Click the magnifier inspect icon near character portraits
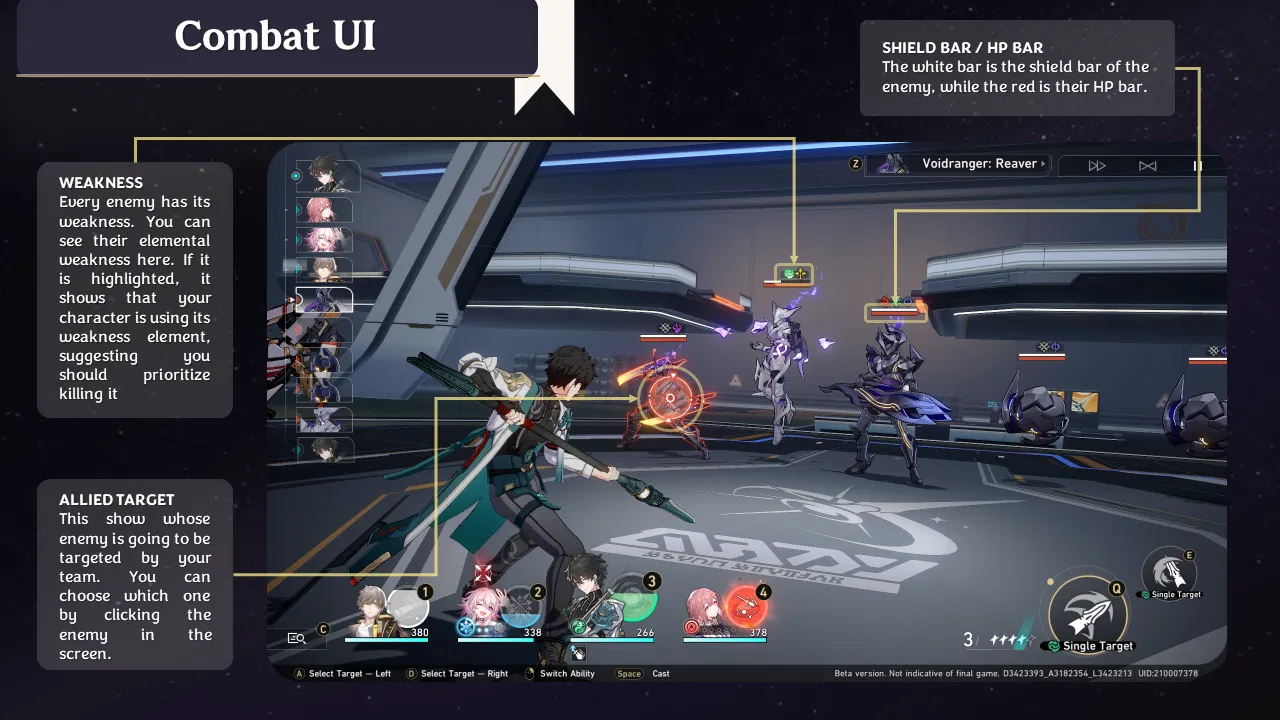Image resolution: width=1280 pixels, height=720 pixels. click(x=297, y=637)
